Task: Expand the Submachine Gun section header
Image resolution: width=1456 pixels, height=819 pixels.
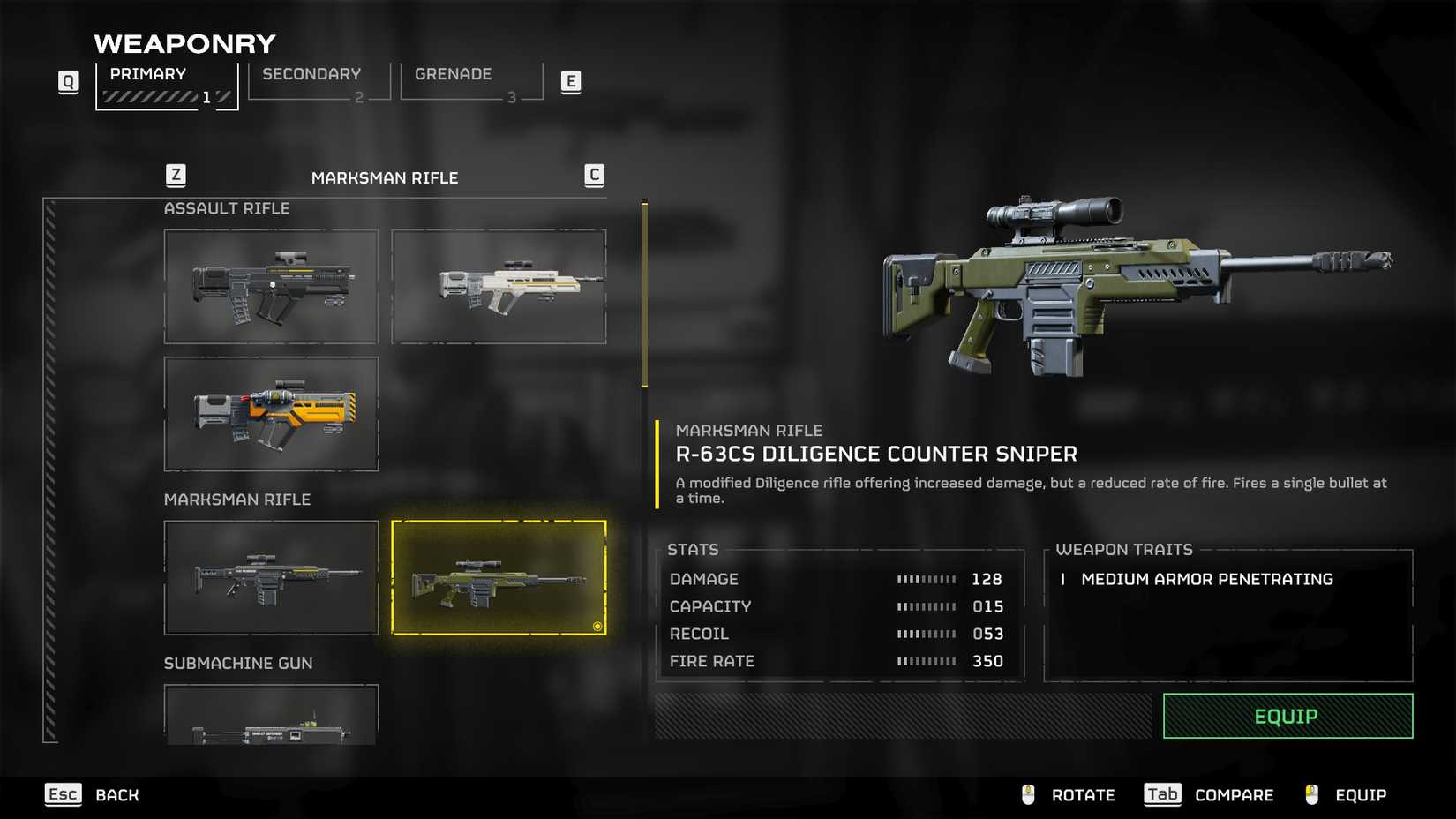Action: coord(238,663)
